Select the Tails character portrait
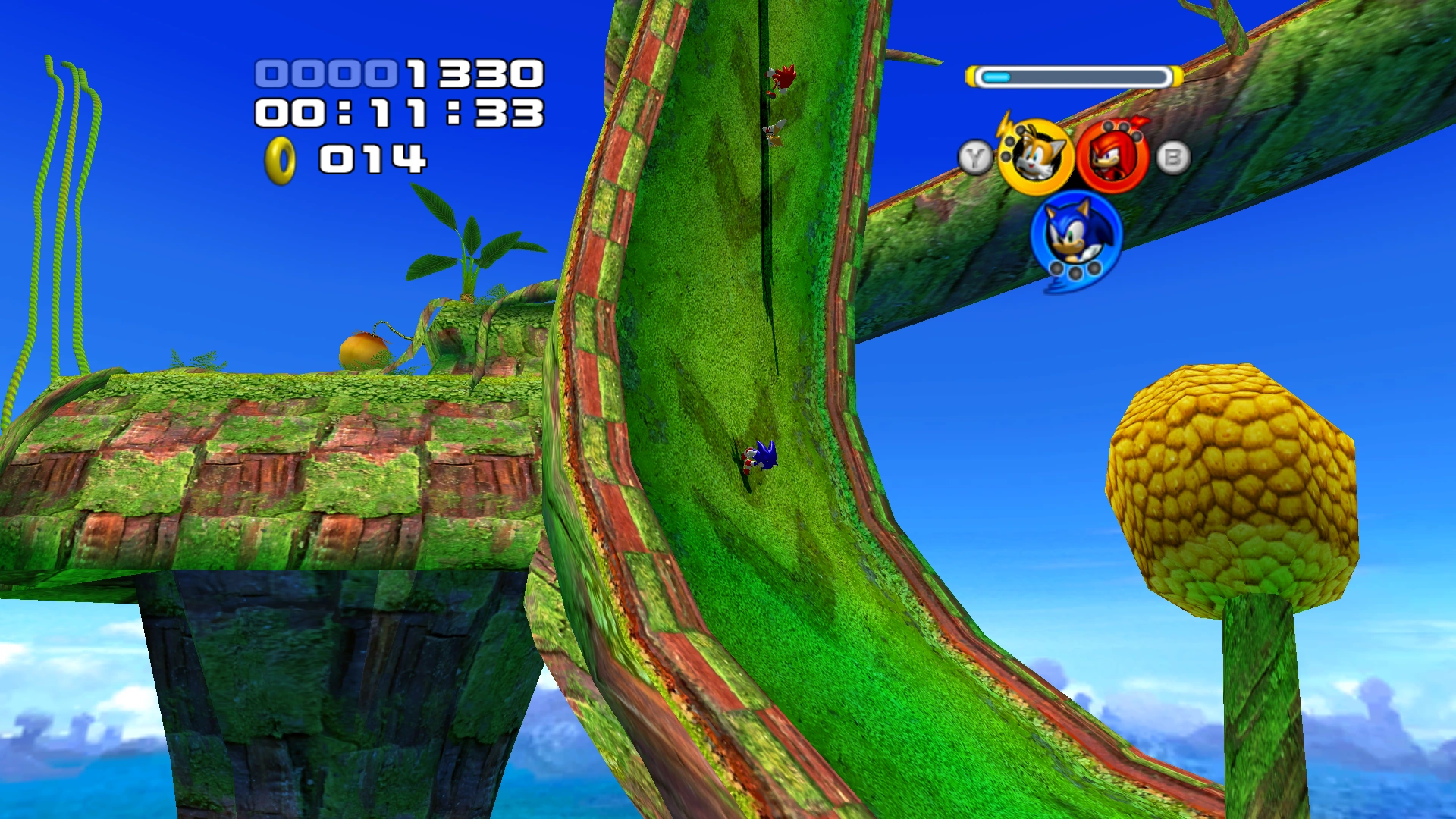This screenshot has width=1456, height=819. point(1035,157)
